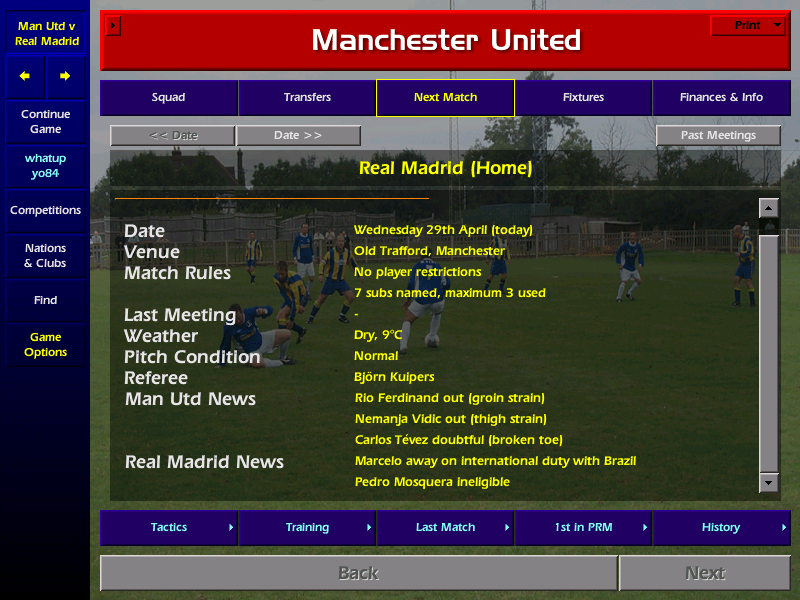Switch to the Transfers tab
The width and height of the screenshot is (800, 600).
[x=307, y=98]
